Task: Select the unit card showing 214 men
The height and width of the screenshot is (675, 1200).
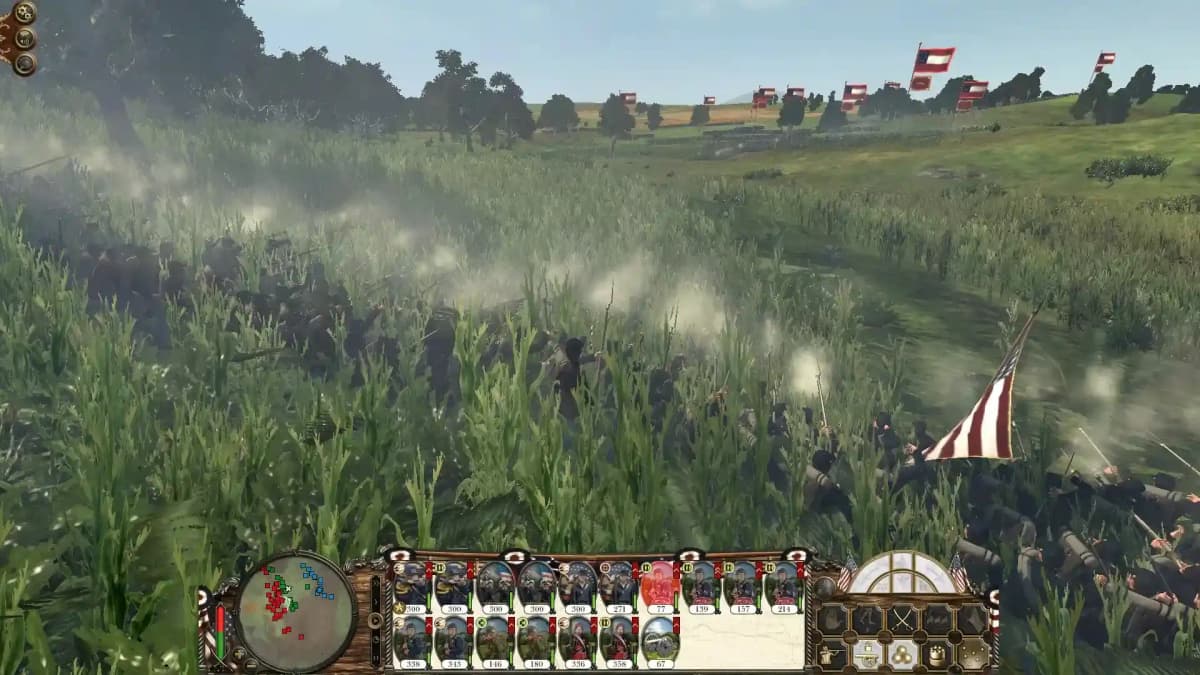Action: pos(782,586)
